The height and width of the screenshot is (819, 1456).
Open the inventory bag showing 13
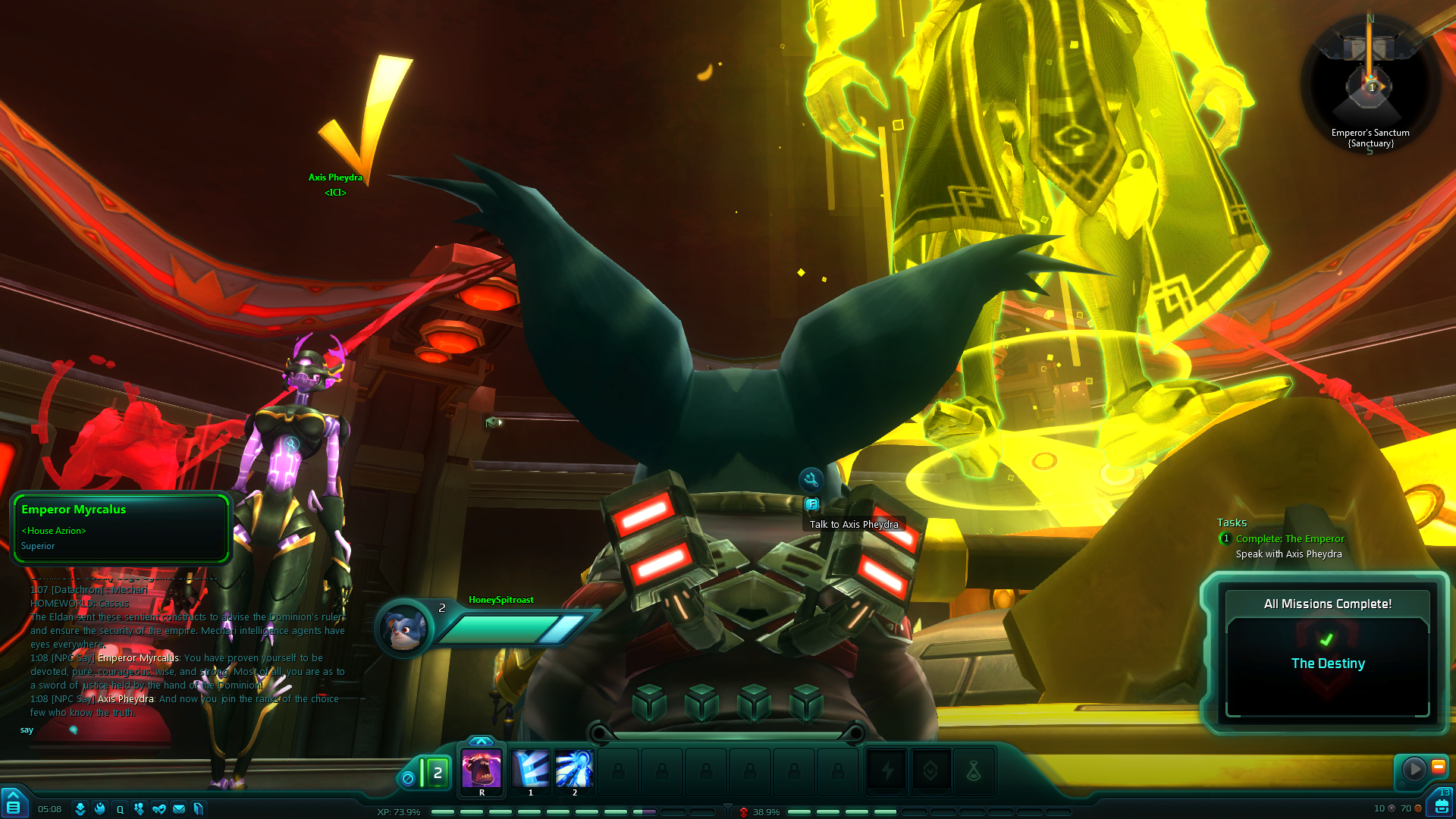pos(1442,802)
